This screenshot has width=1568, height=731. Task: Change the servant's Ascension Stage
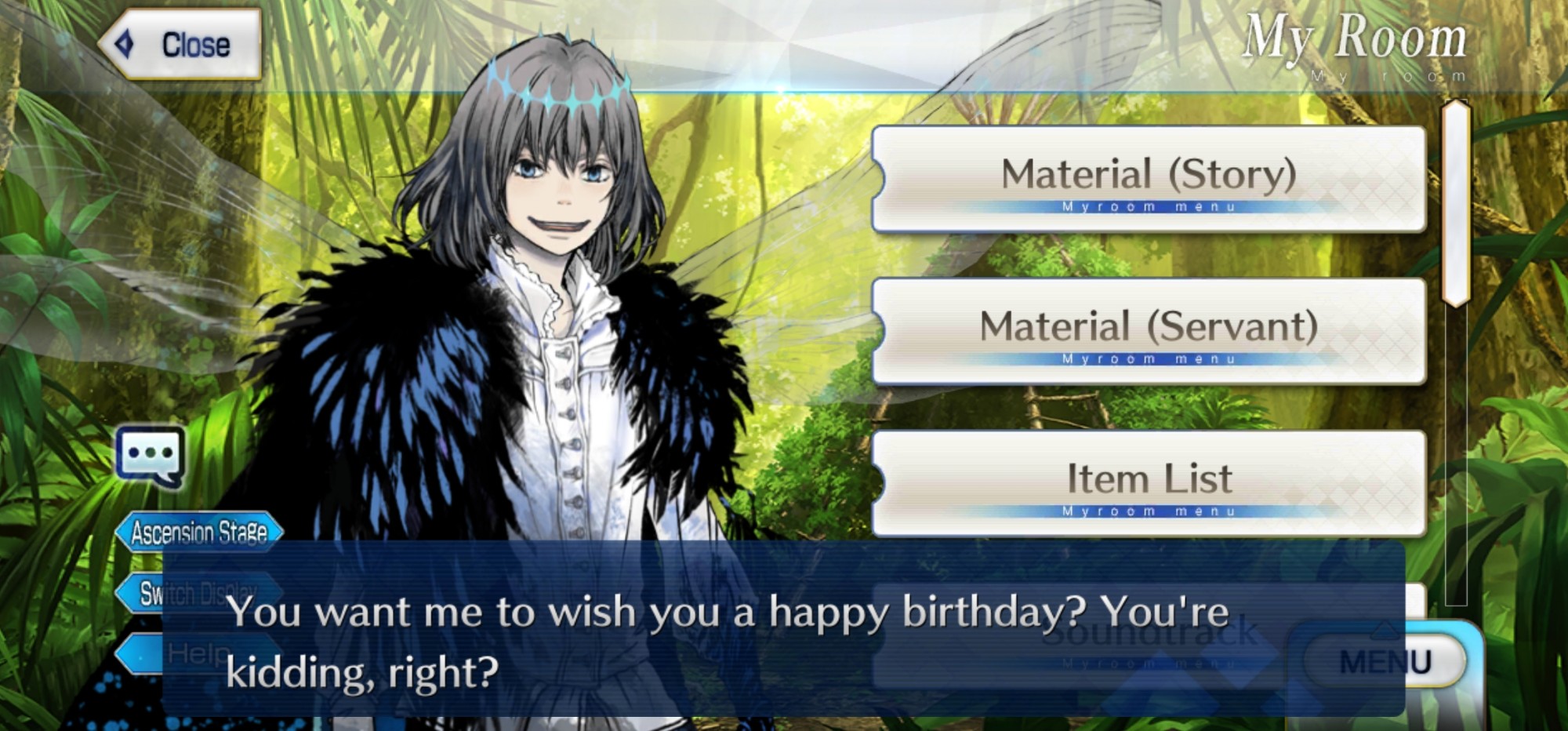(199, 533)
